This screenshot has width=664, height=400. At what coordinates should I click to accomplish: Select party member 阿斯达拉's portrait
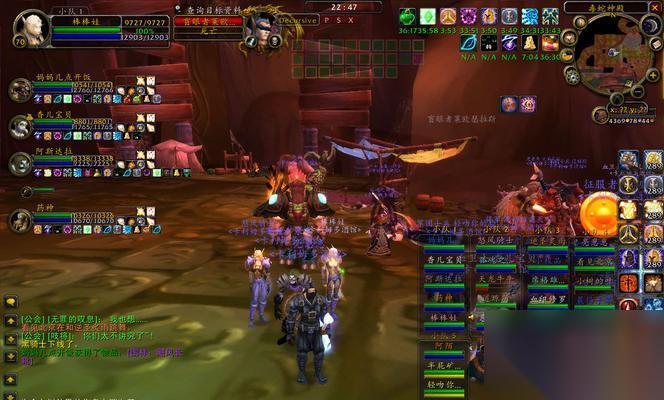[x=20, y=163]
